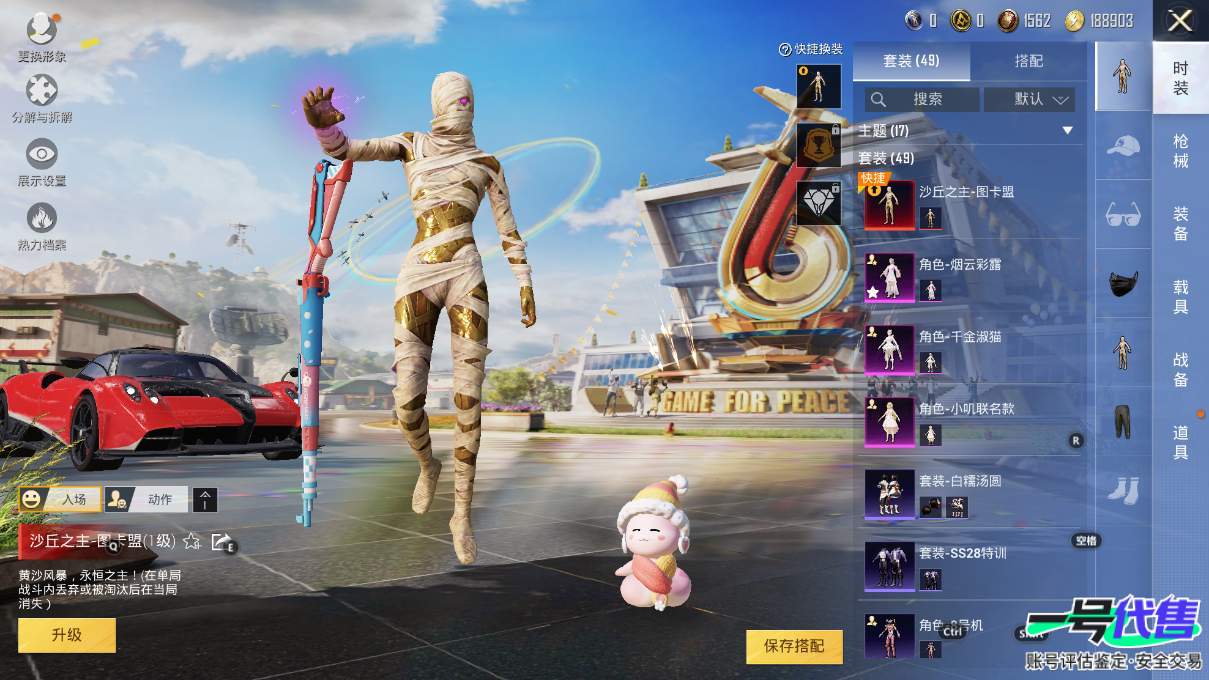Close the wardrobe screen
The image size is (1209, 680).
click(x=1180, y=21)
